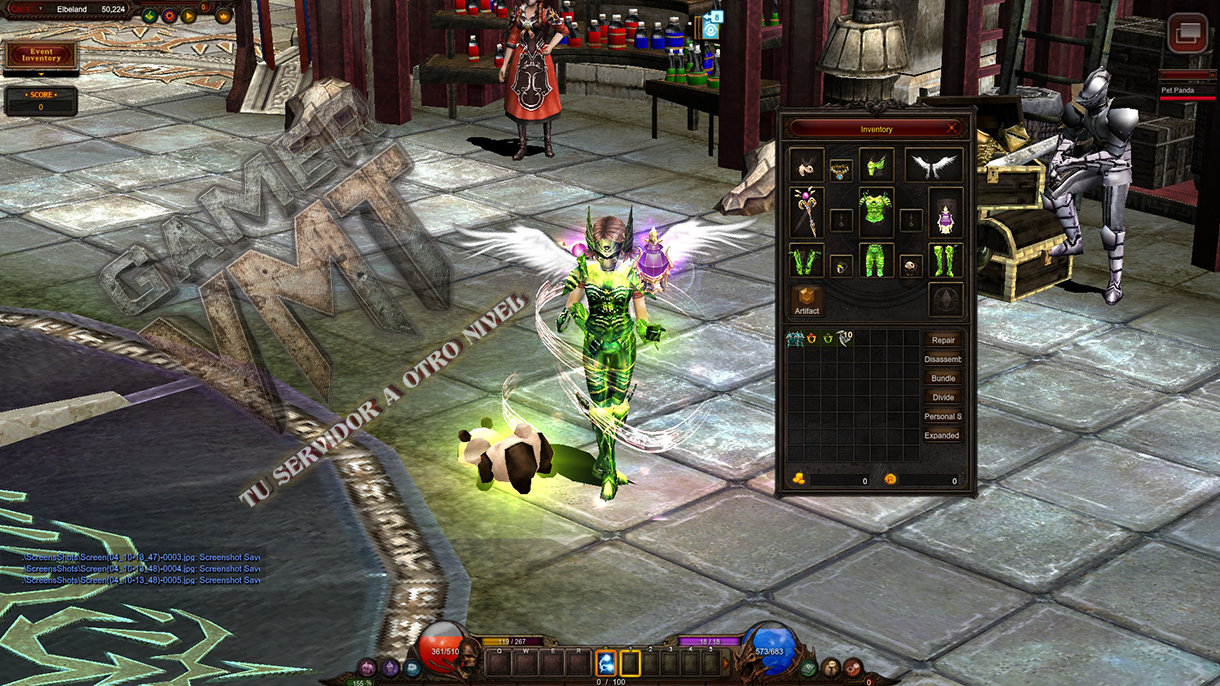Select the equipped staff weapon slot

(806, 212)
